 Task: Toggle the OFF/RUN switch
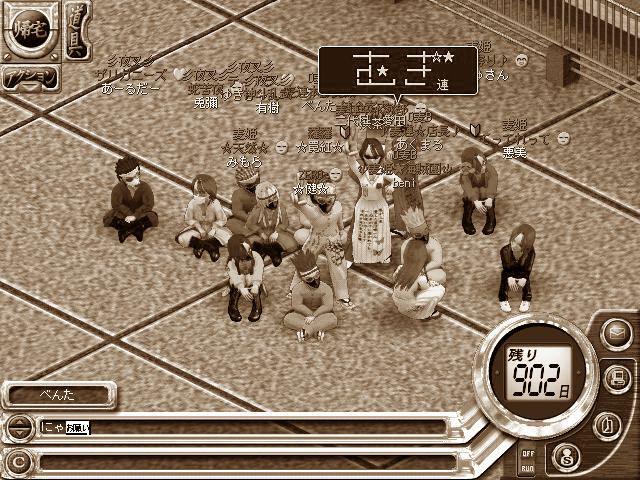click(x=527, y=461)
